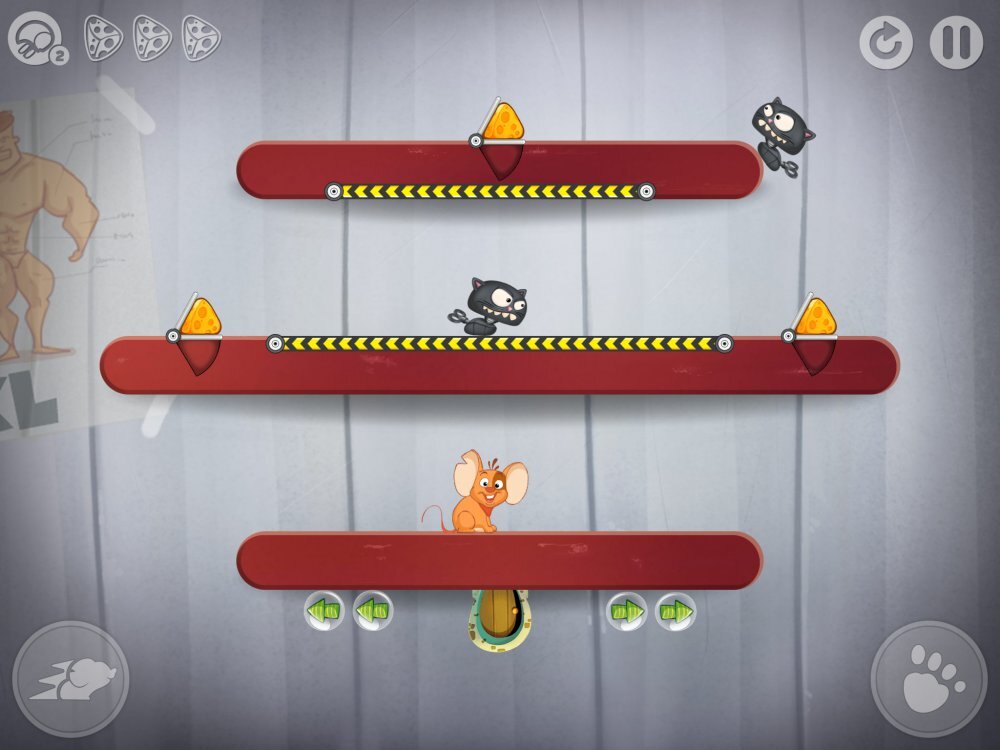Tap the paw print action button
Viewport: 1000px width, 750px height.
tap(929, 679)
